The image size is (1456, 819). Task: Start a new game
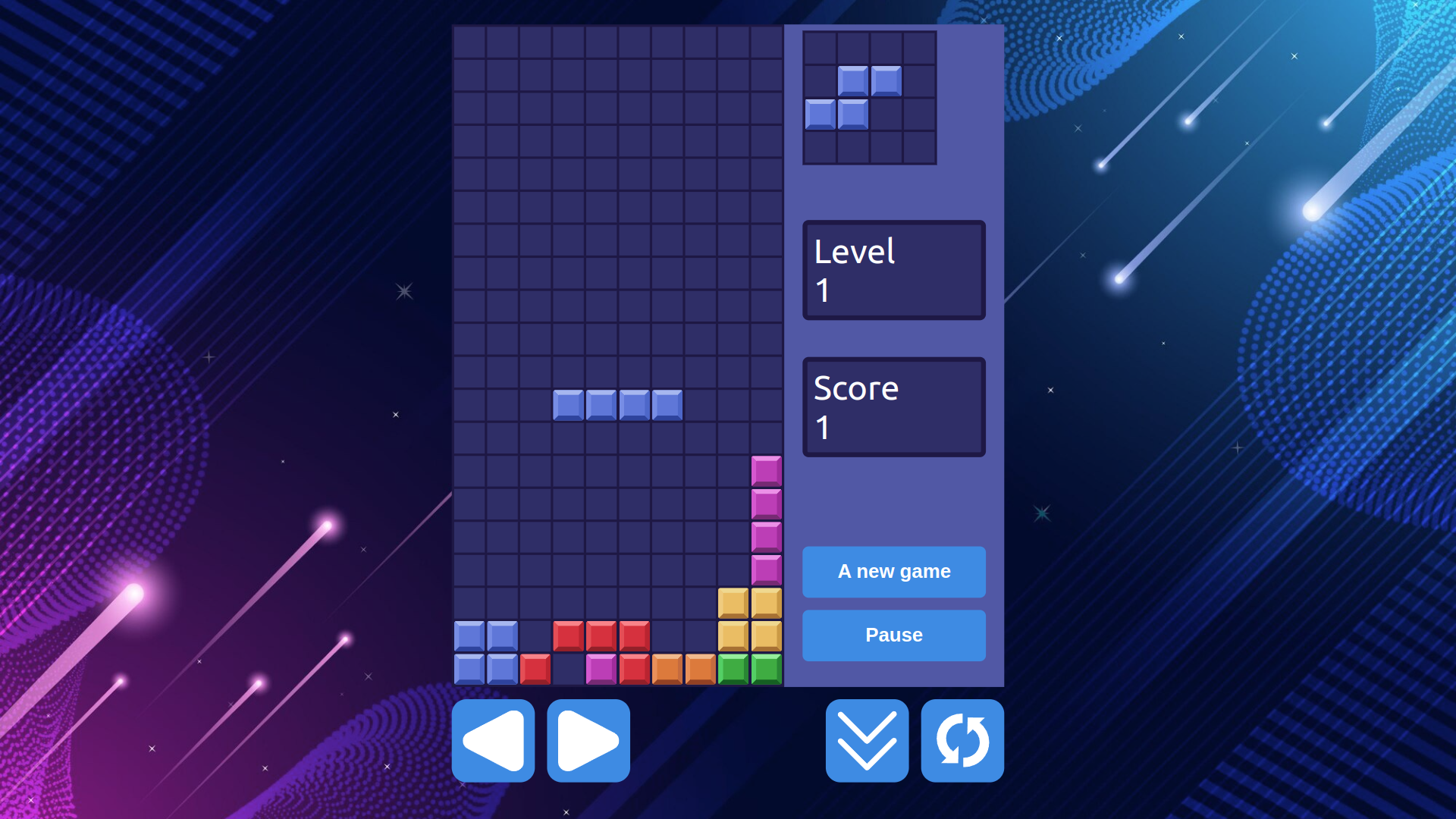[x=893, y=572]
